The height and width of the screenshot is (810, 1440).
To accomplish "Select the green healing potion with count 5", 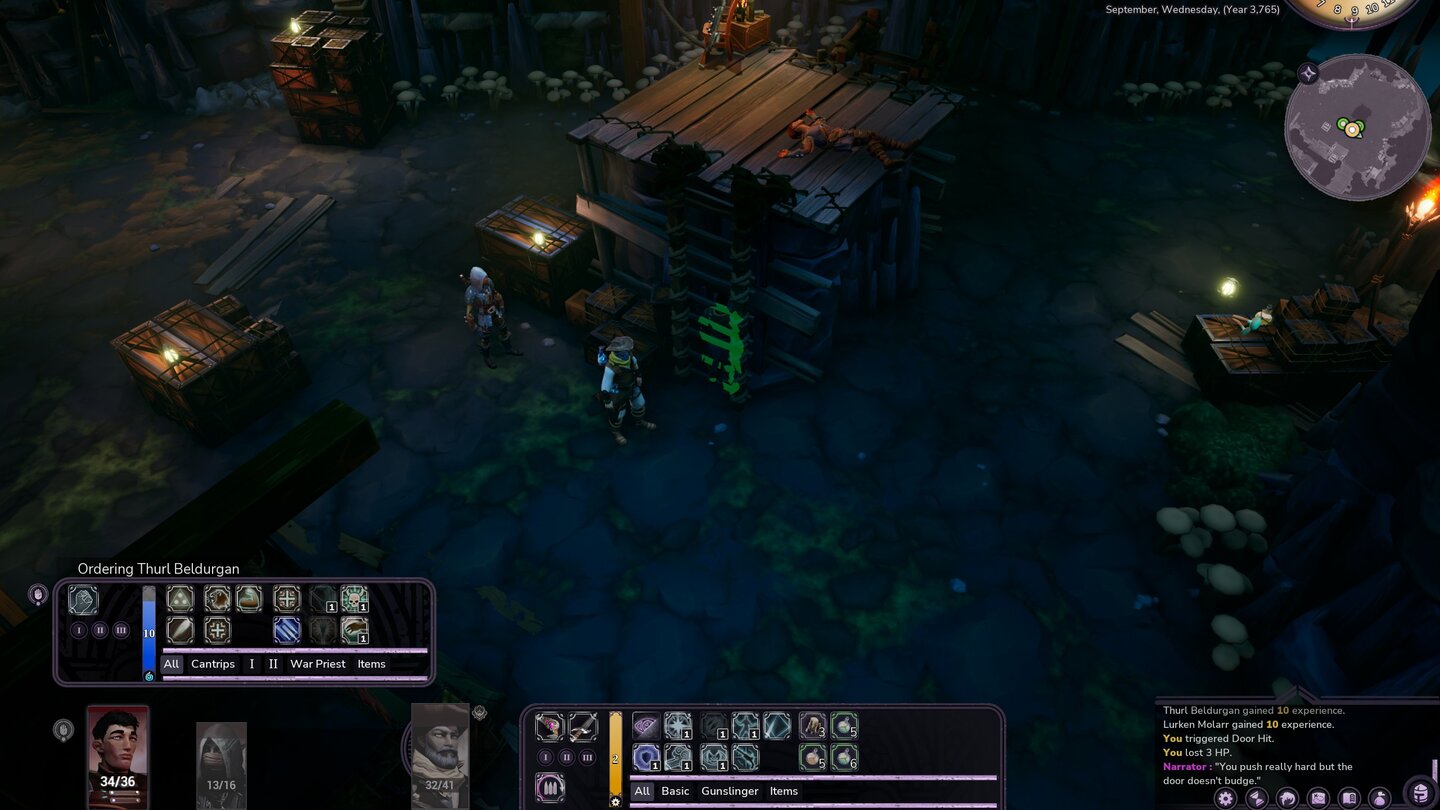I will point(845,727).
